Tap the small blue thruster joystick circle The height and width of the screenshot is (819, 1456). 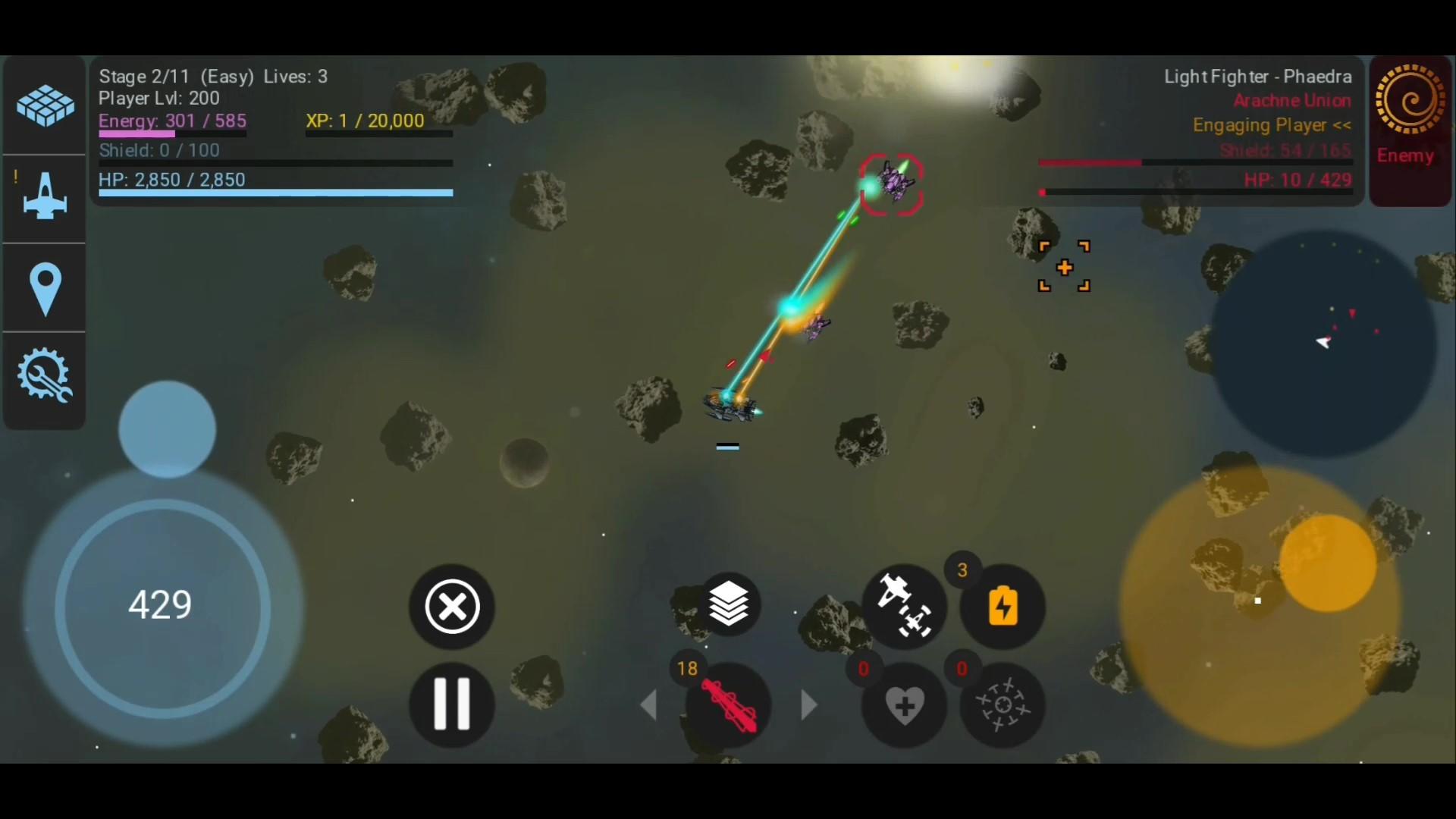tap(167, 428)
